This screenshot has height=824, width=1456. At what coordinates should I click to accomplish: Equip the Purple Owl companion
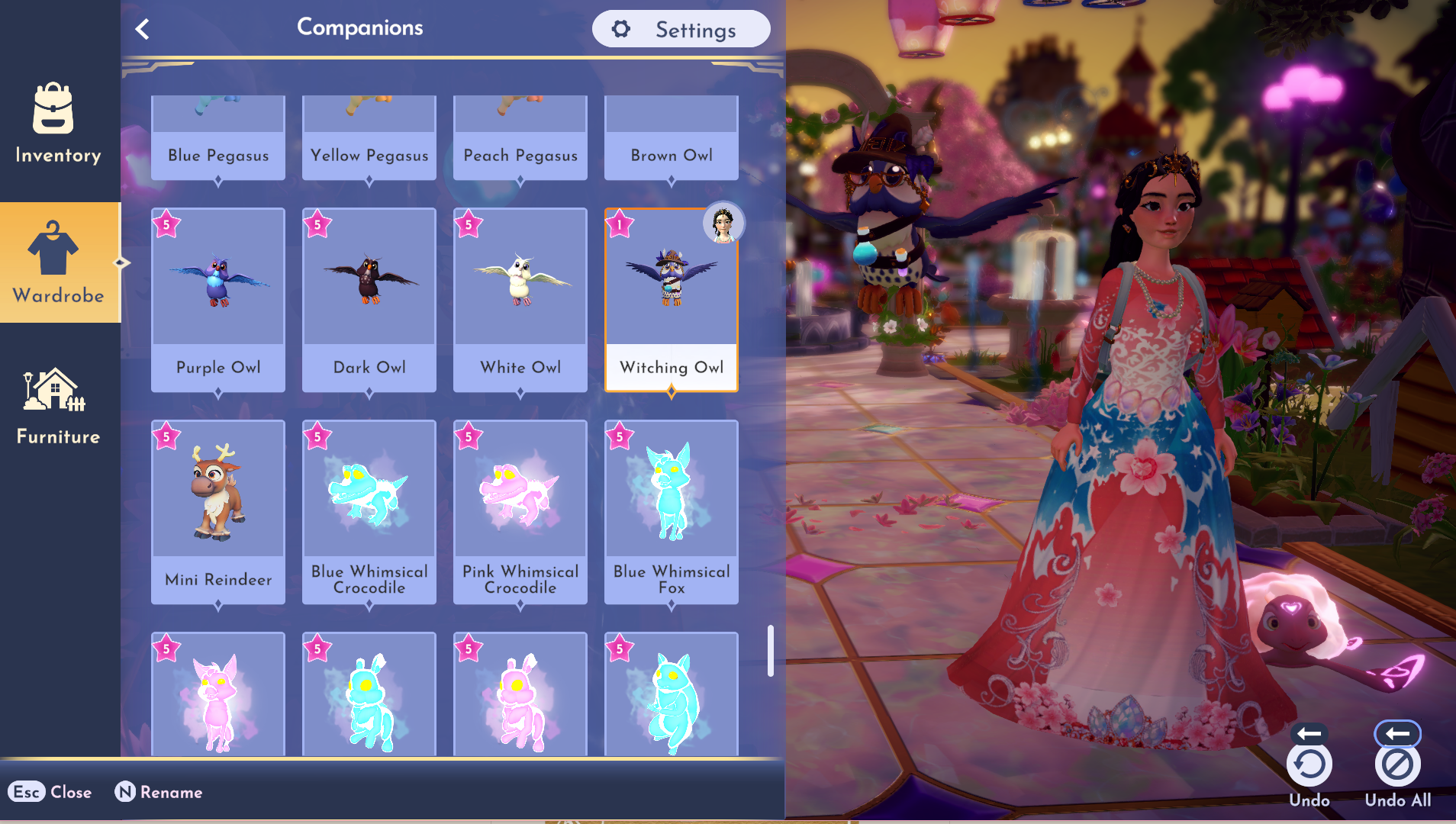[218, 299]
